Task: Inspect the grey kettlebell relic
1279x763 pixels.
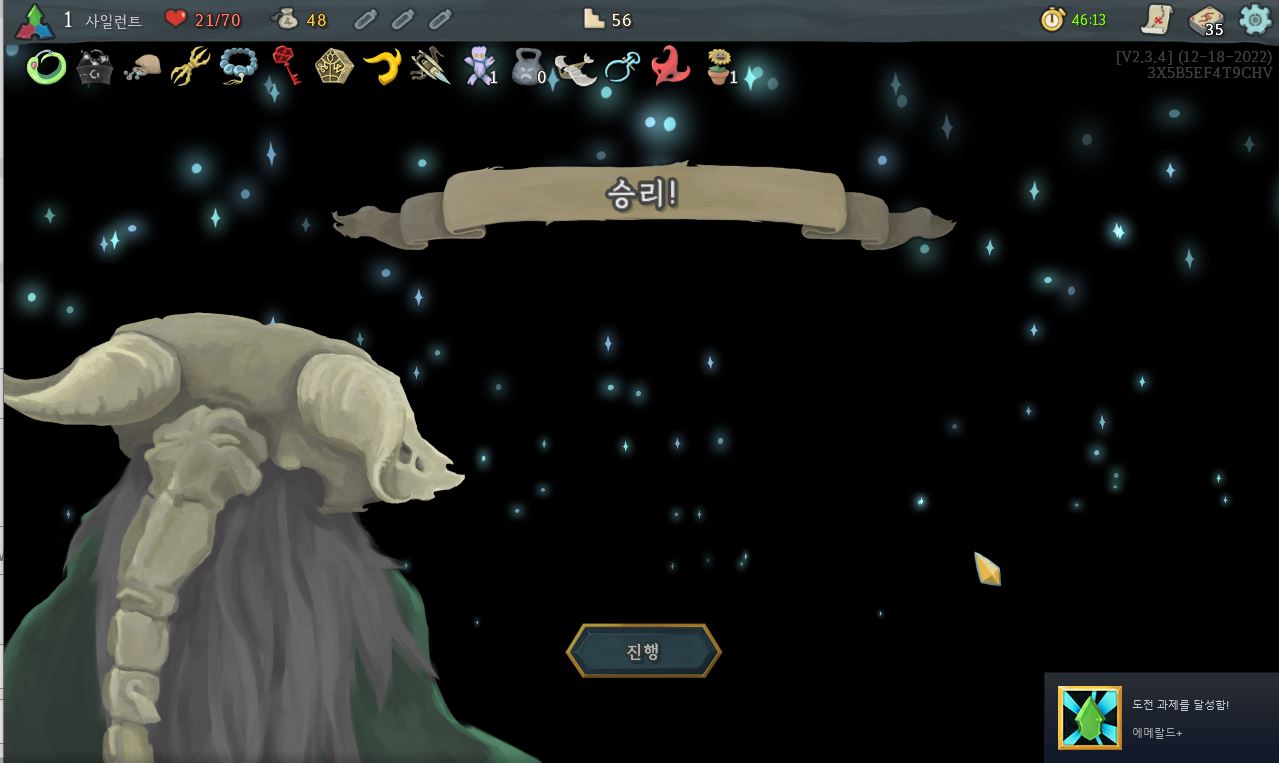Action: (526, 68)
